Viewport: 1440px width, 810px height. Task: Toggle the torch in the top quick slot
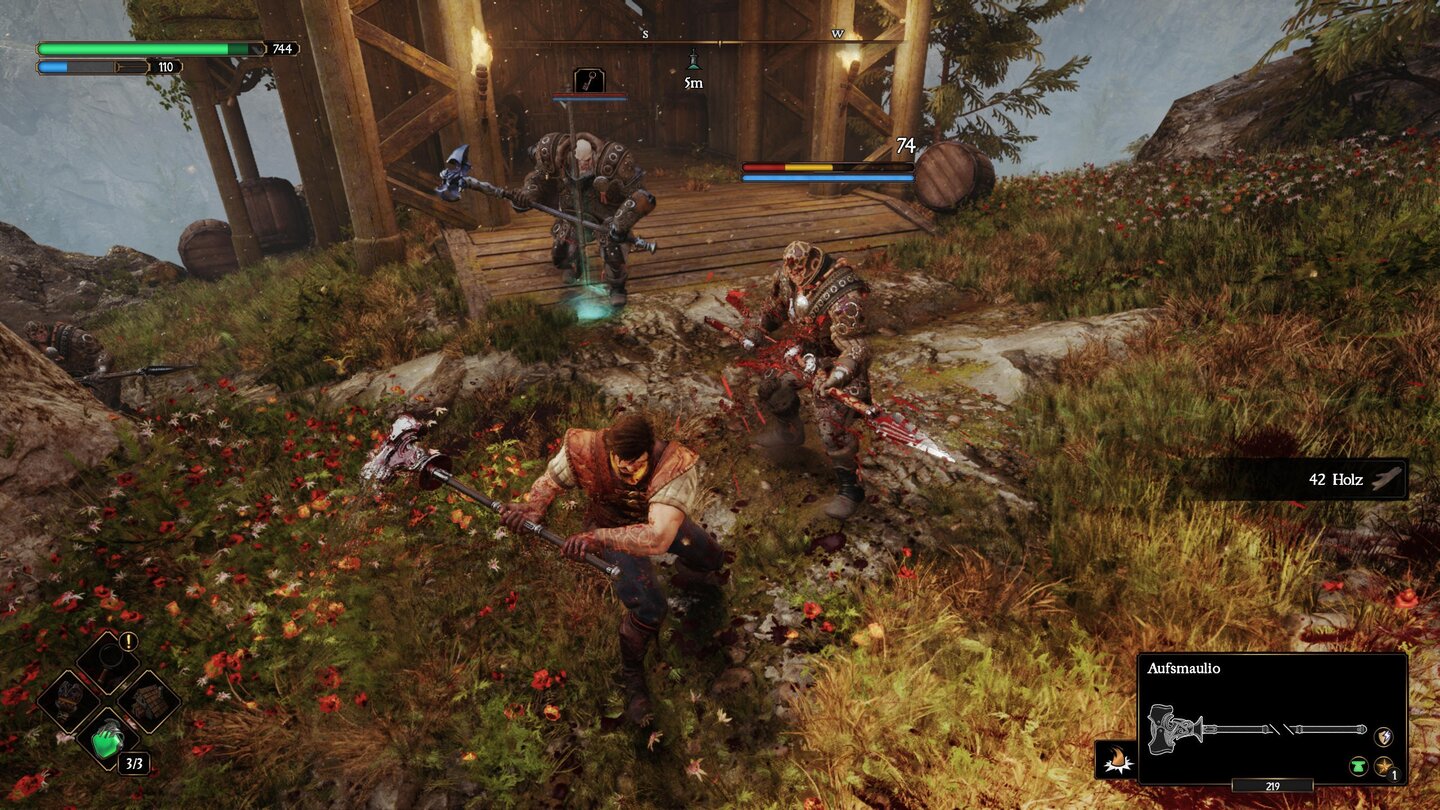point(109,663)
